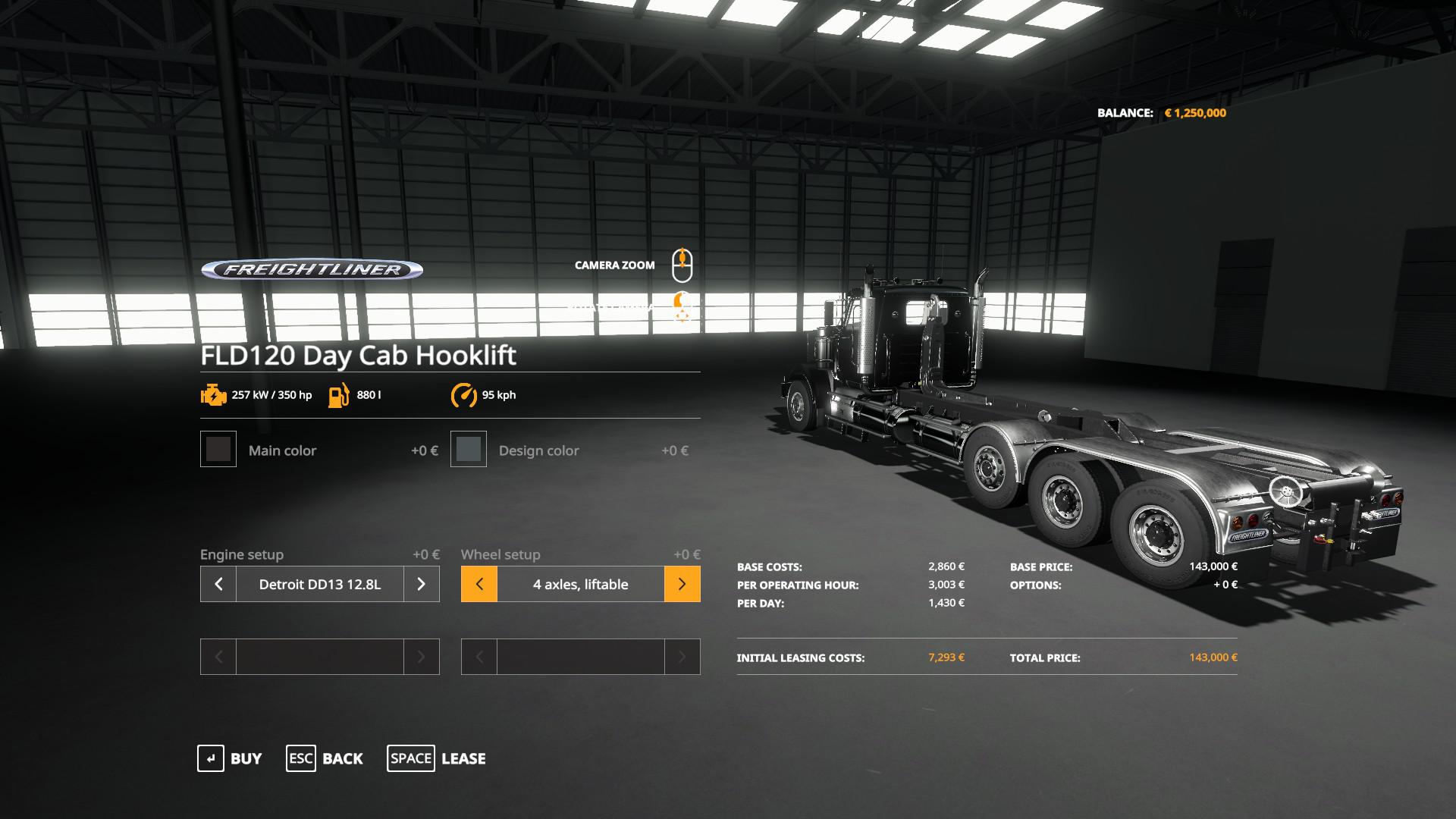
Task: Select next engine setup option
Action: click(422, 584)
